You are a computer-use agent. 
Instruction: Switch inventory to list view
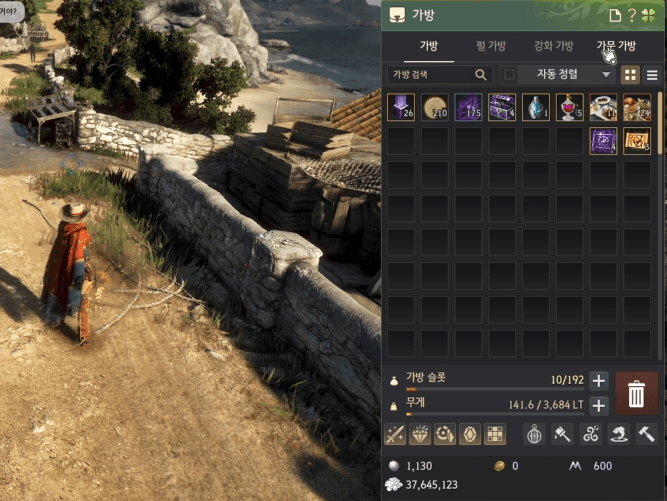pyautogui.click(x=652, y=74)
